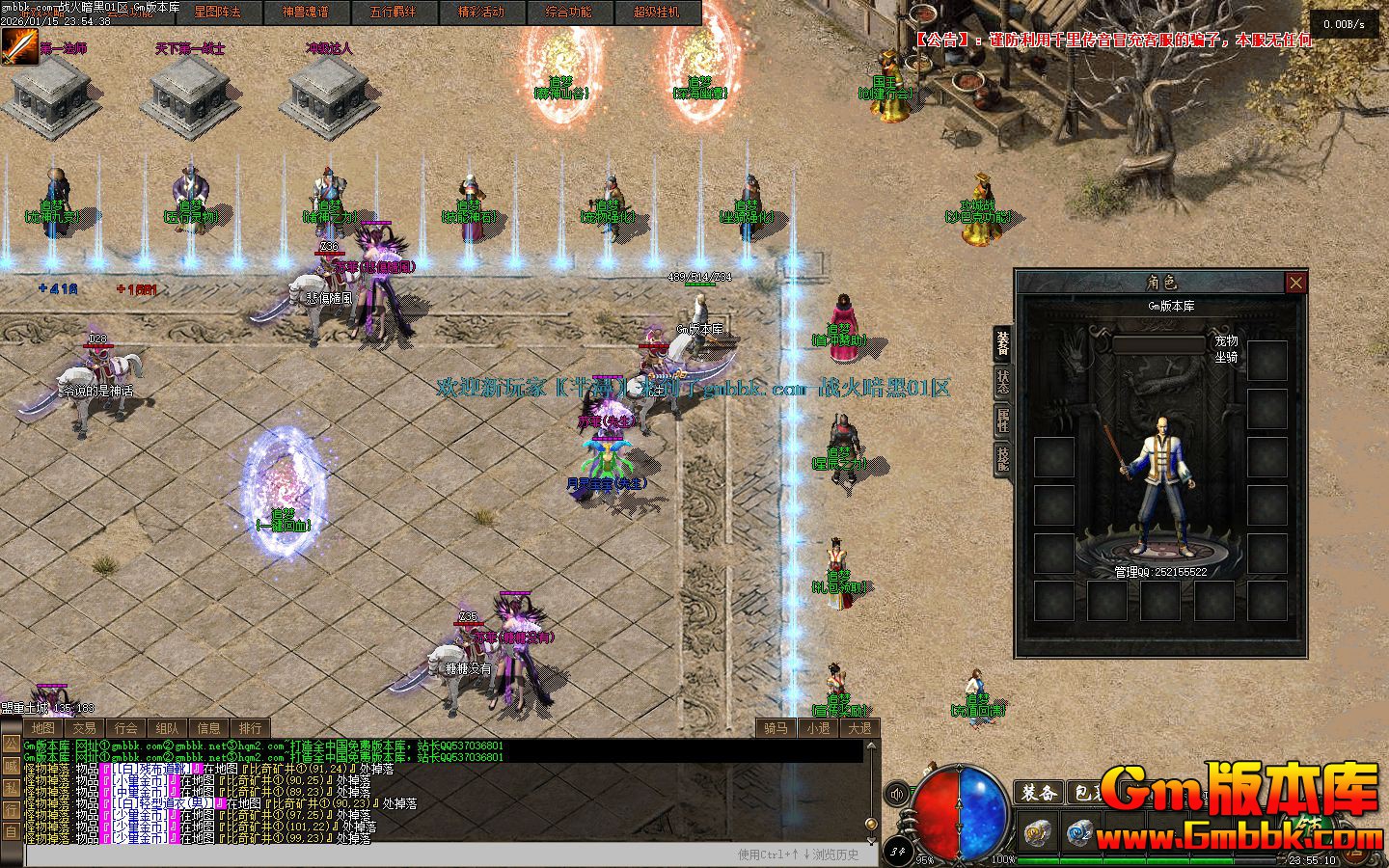Click the chat input field

[376, 854]
